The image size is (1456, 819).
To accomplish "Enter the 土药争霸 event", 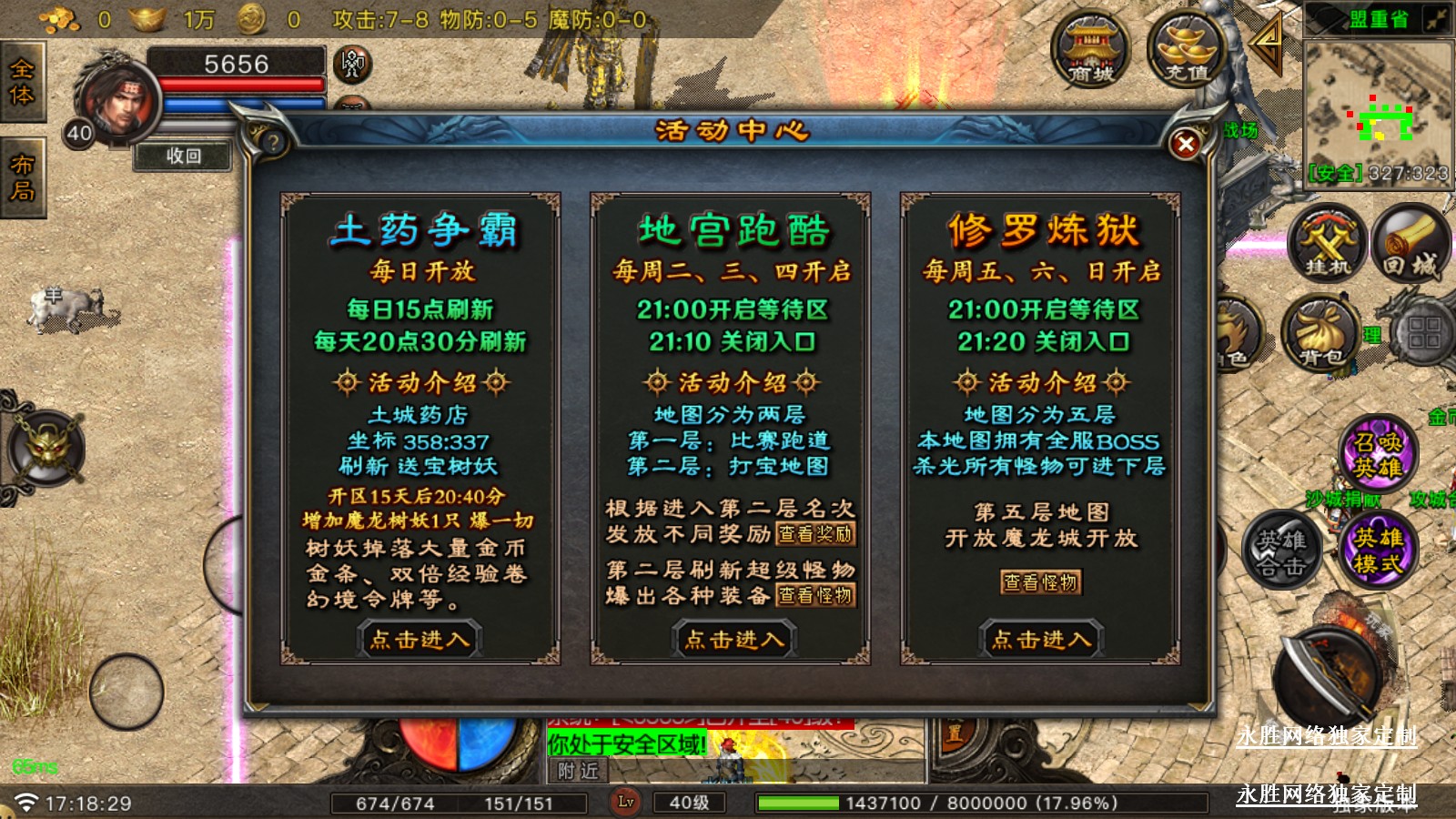I will pyautogui.click(x=420, y=639).
